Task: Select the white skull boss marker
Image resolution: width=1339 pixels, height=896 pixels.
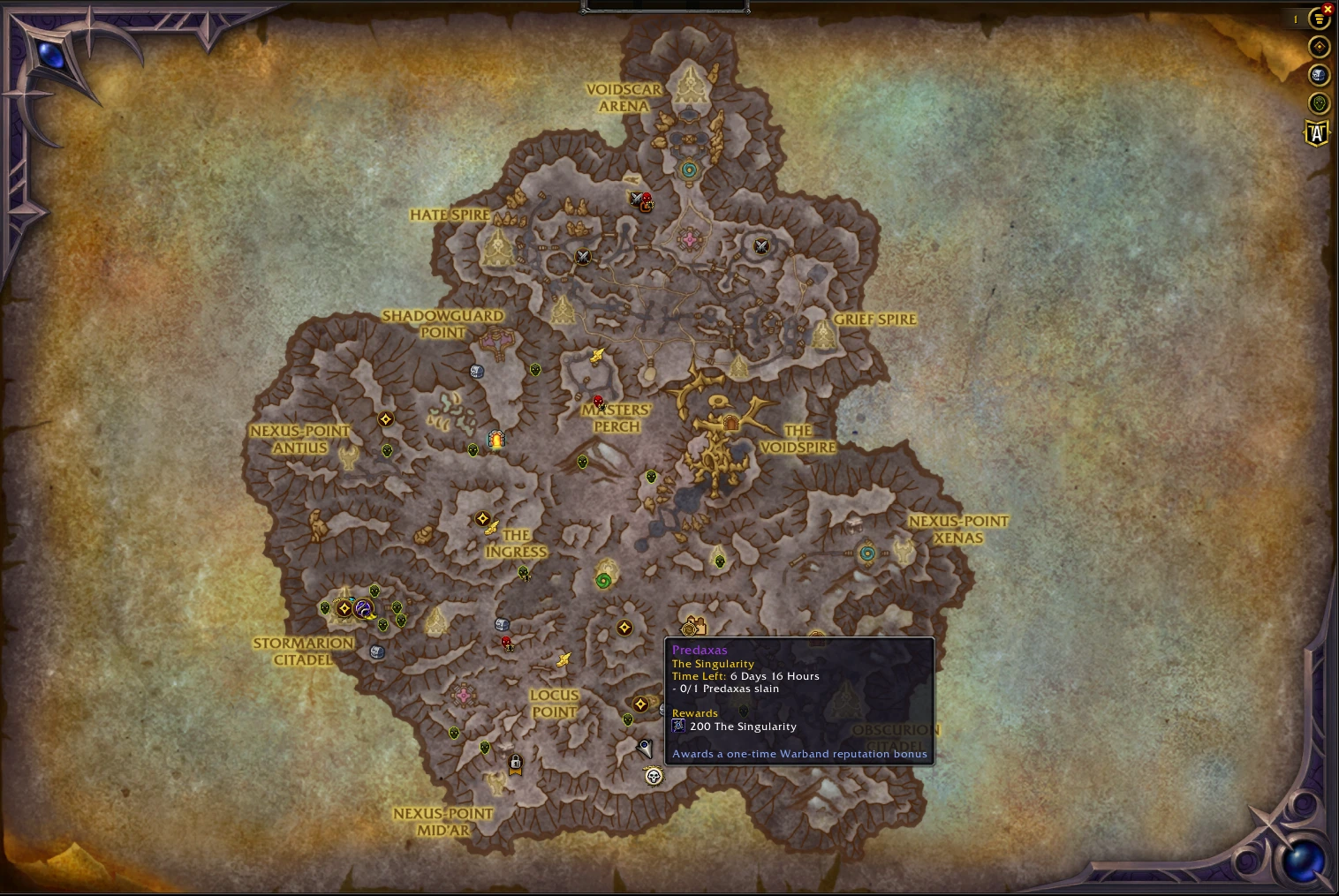Action: pyautogui.click(x=654, y=776)
